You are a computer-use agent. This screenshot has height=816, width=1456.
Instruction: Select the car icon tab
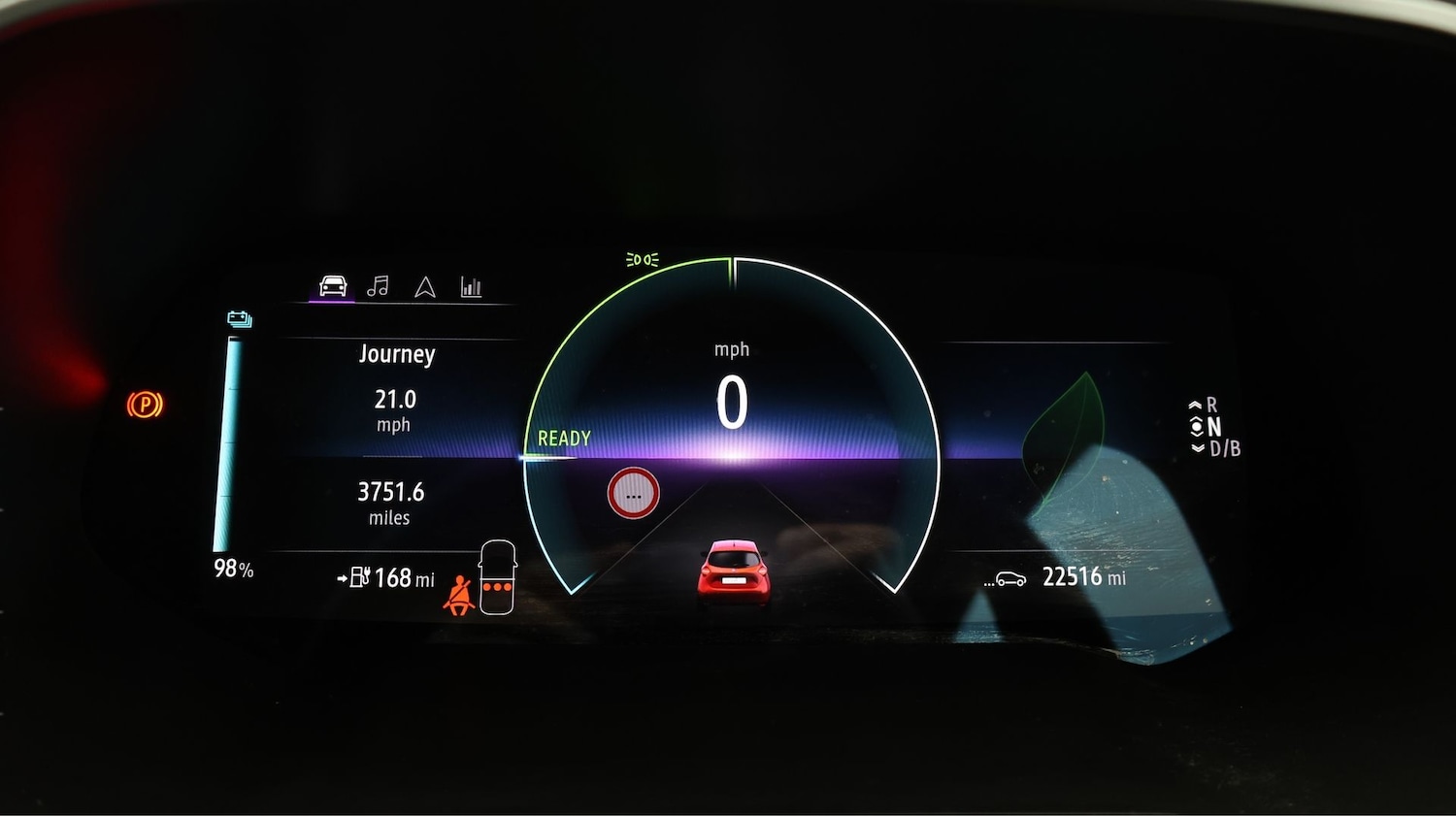tap(333, 286)
